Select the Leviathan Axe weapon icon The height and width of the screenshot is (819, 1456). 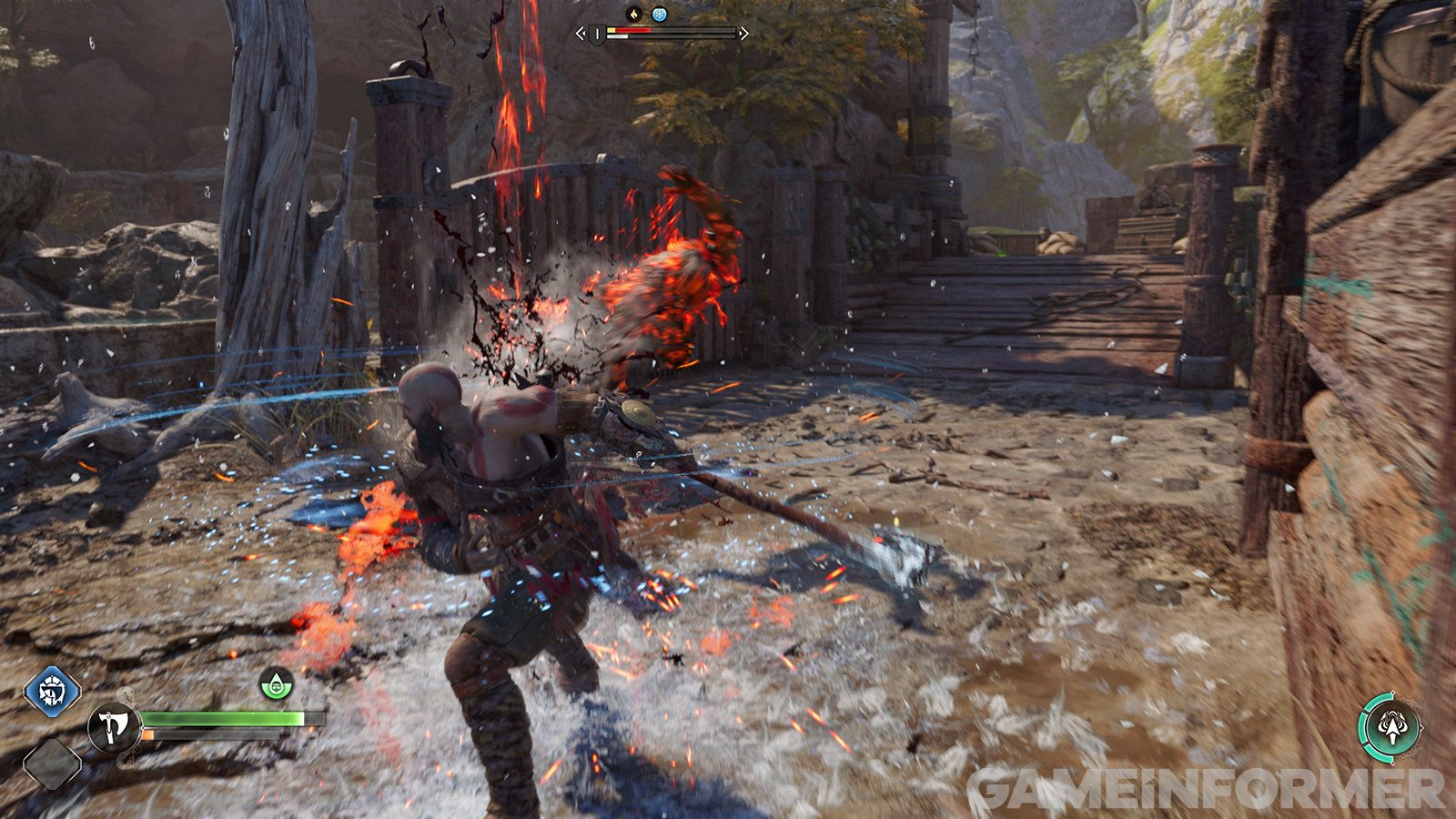(x=113, y=728)
